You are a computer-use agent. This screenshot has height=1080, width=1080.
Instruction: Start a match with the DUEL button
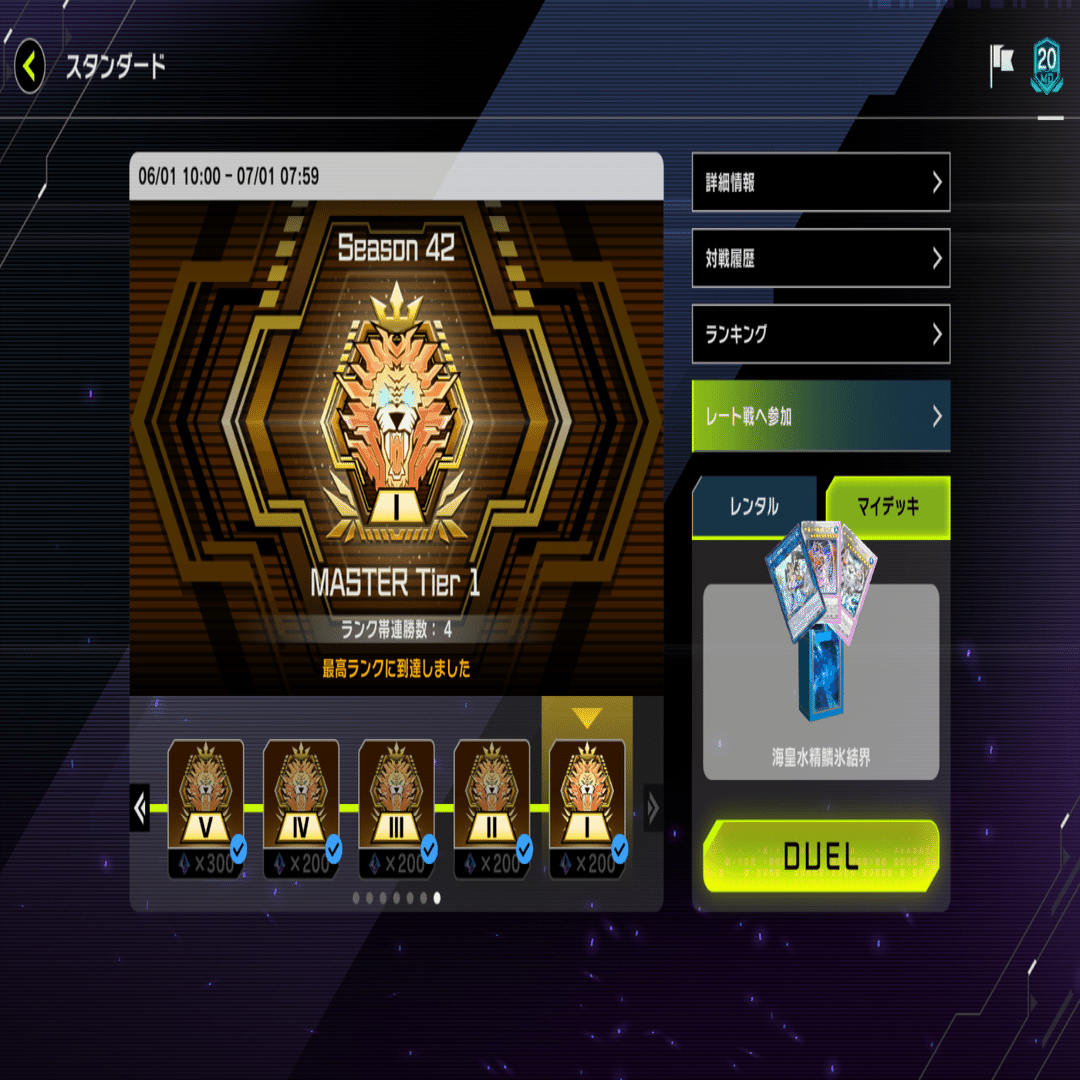point(821,855)
